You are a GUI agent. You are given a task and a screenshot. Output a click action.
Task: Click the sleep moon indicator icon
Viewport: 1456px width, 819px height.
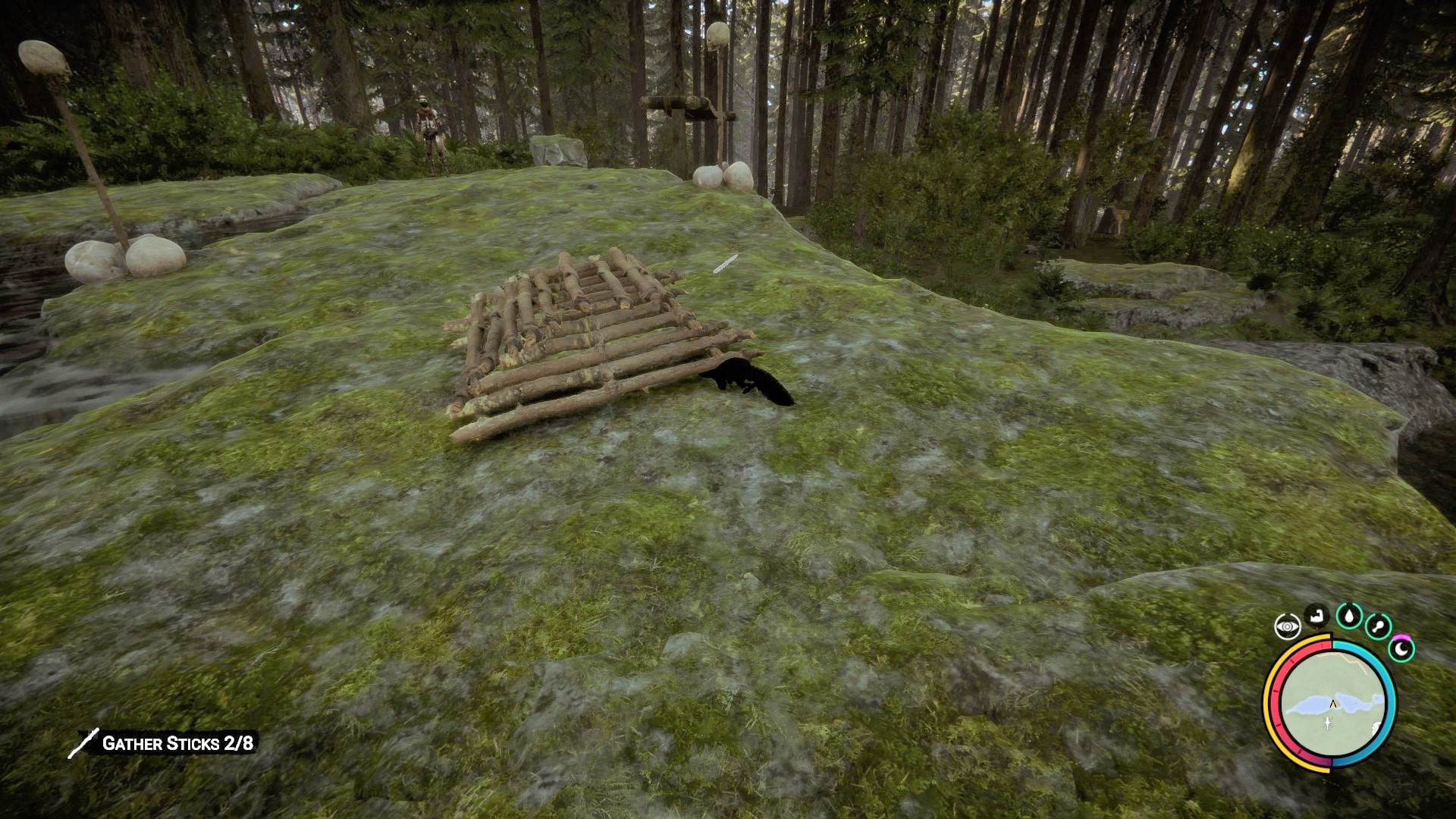tap(1401, 647)
